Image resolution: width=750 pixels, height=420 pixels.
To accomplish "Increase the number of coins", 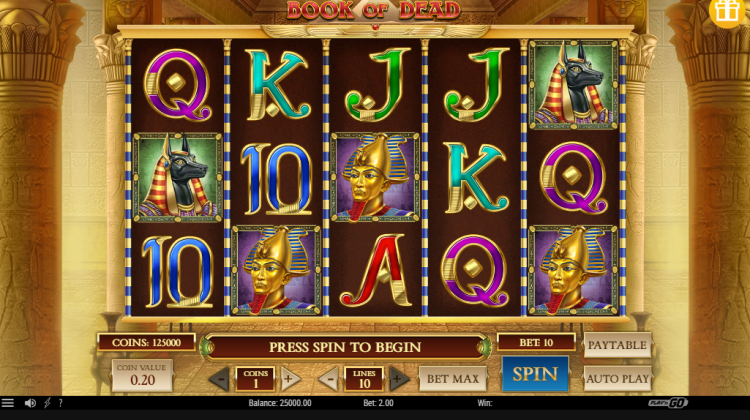I will tap(288, 379).
